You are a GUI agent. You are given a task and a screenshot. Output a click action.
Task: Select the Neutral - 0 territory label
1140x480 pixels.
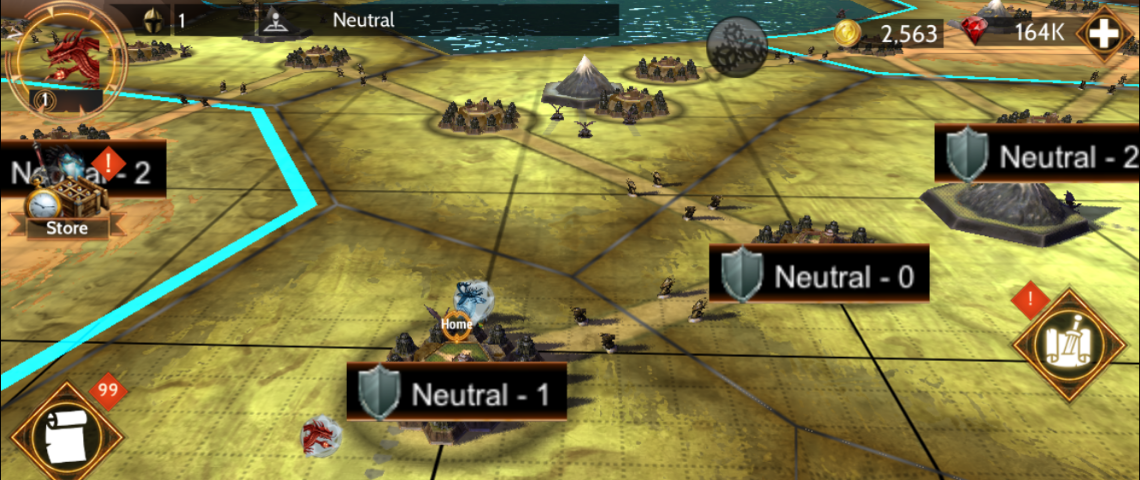pos(819,274)
